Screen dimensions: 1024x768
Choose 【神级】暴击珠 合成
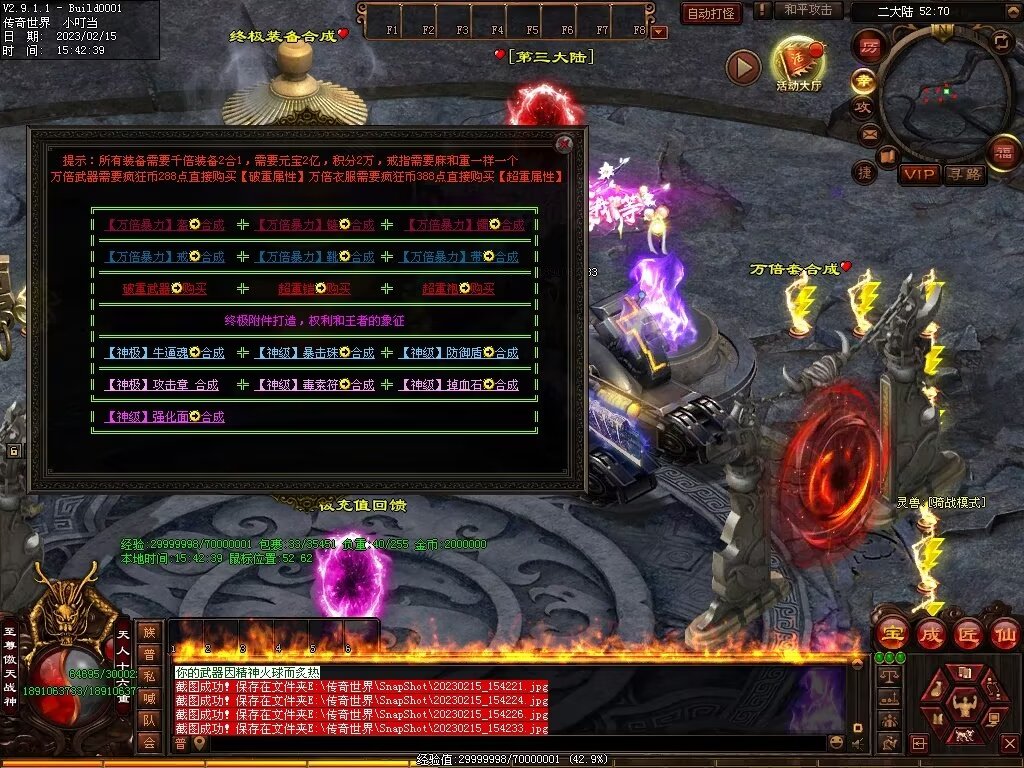(x=314, y=353)
